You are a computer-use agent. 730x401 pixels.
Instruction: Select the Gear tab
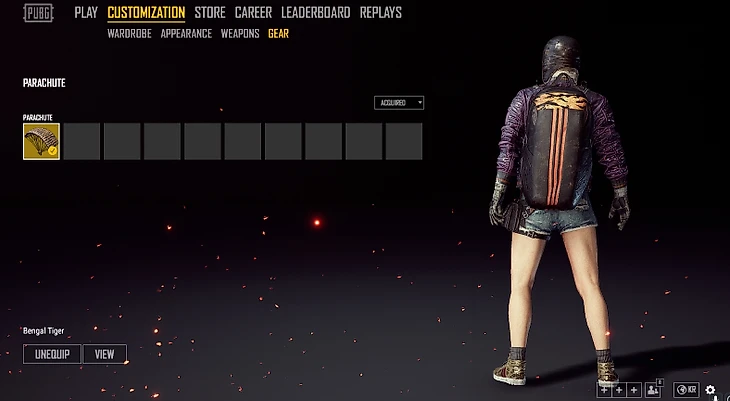(x=279, y=33)
